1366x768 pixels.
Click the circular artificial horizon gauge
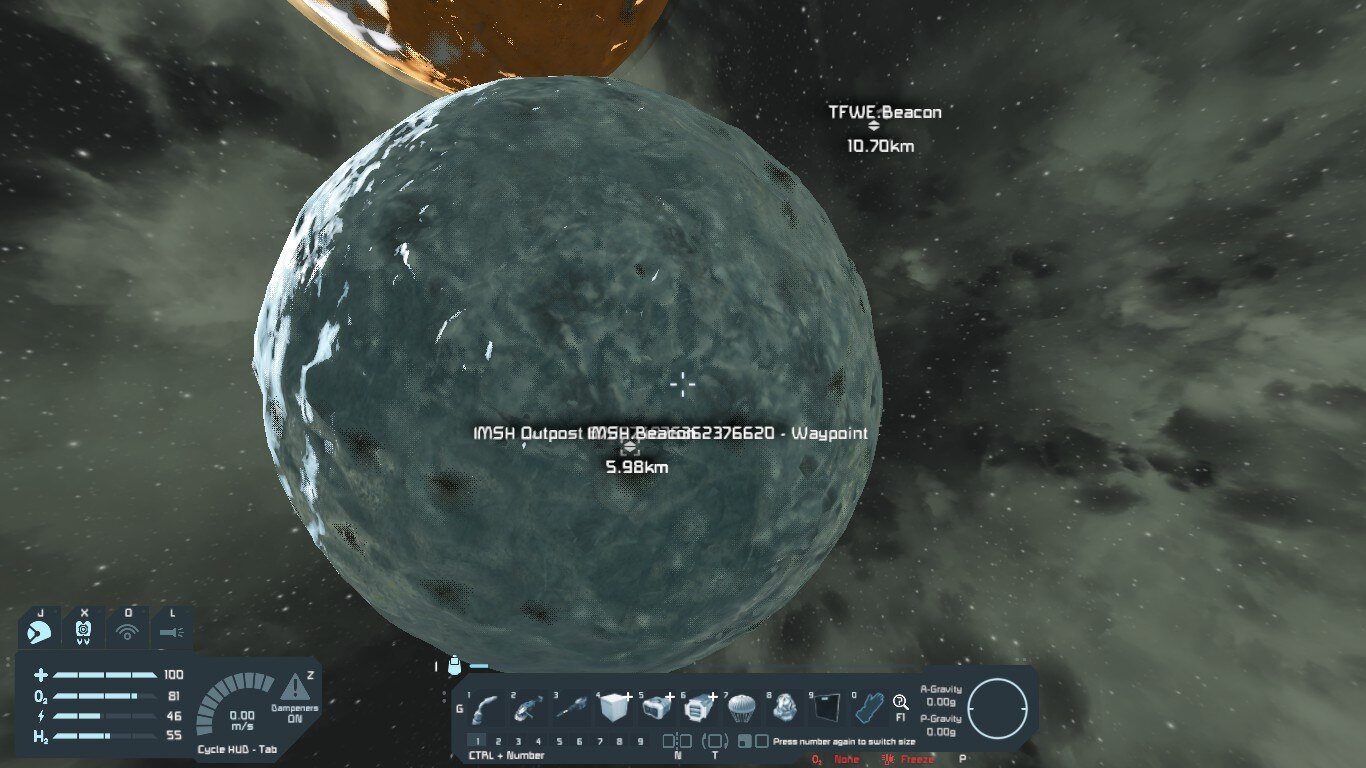click(x=997, y=708)
